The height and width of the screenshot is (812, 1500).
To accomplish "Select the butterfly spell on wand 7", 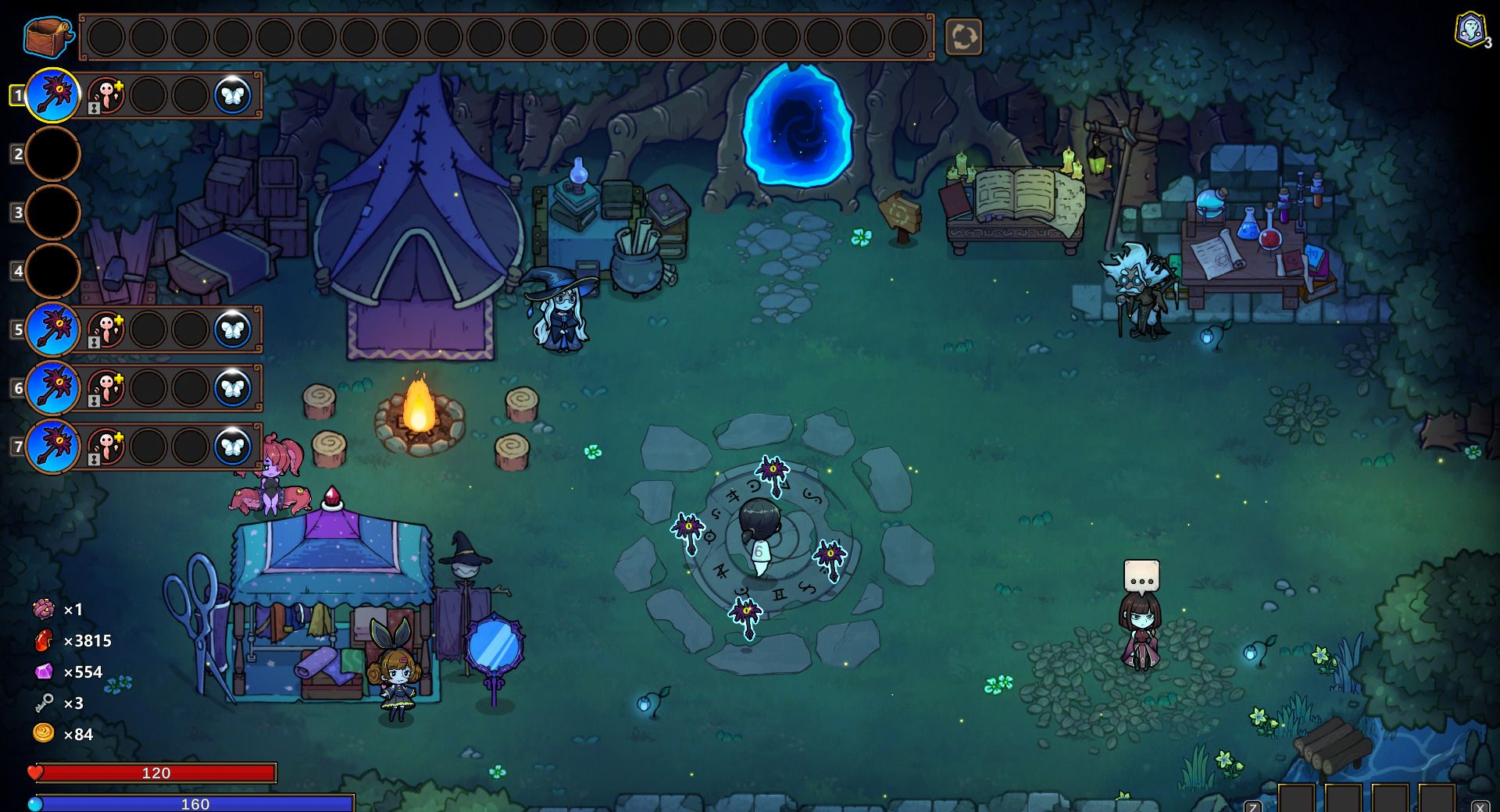I will point(232,447).
